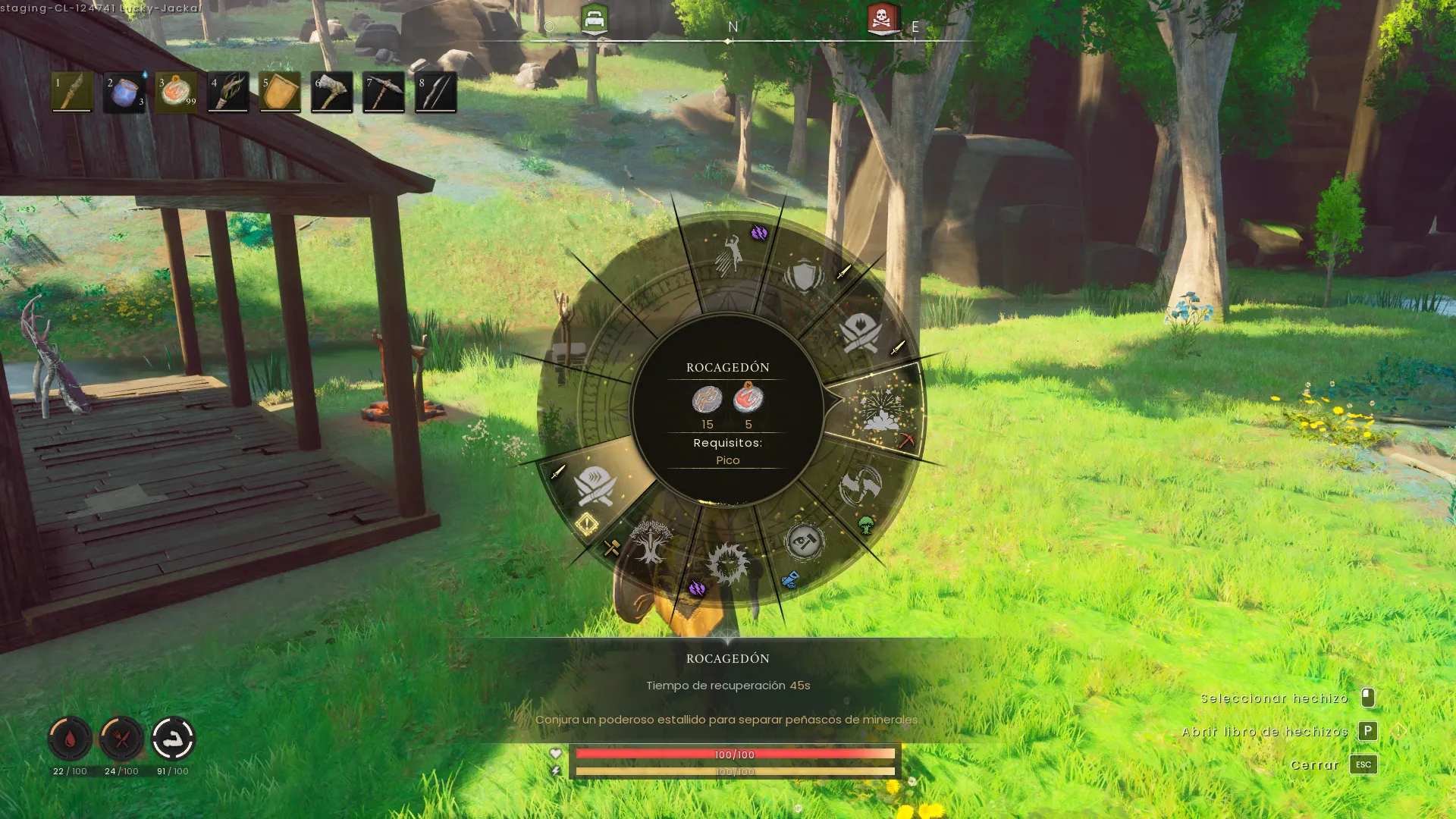Click the green camp marker on the compass
This screenshot has height=819, width=1456.
tap(595, 19)
